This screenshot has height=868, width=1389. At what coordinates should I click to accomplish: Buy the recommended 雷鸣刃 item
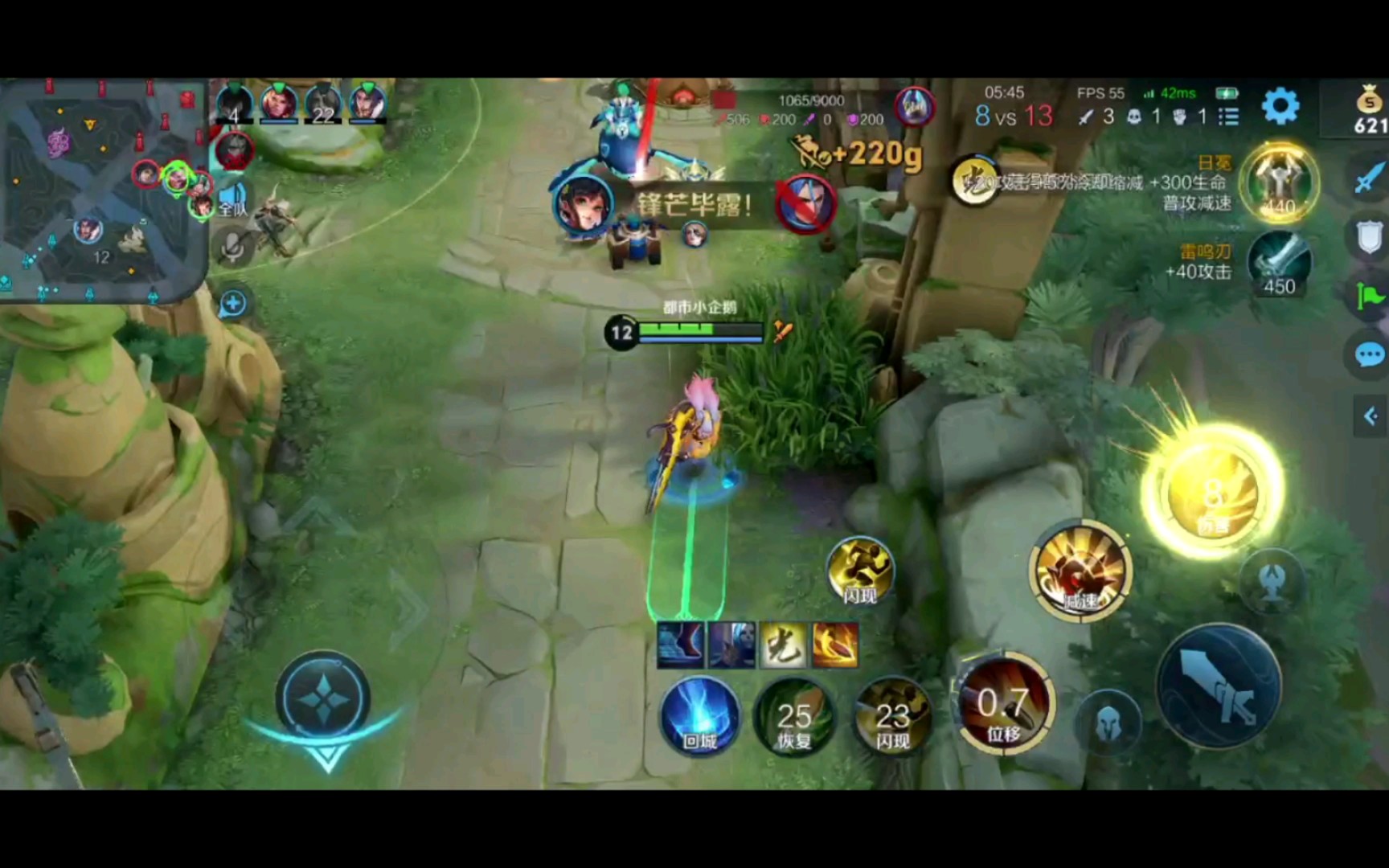(x=1279, y=264)
